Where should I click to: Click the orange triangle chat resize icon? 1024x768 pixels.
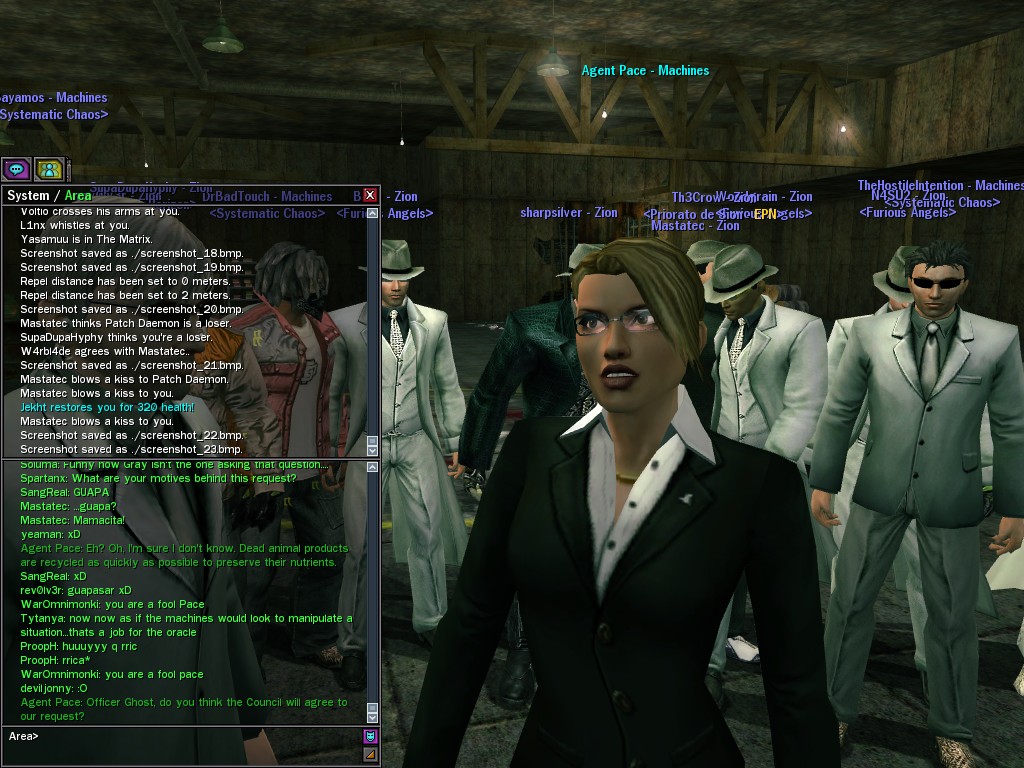pos(370,754)
